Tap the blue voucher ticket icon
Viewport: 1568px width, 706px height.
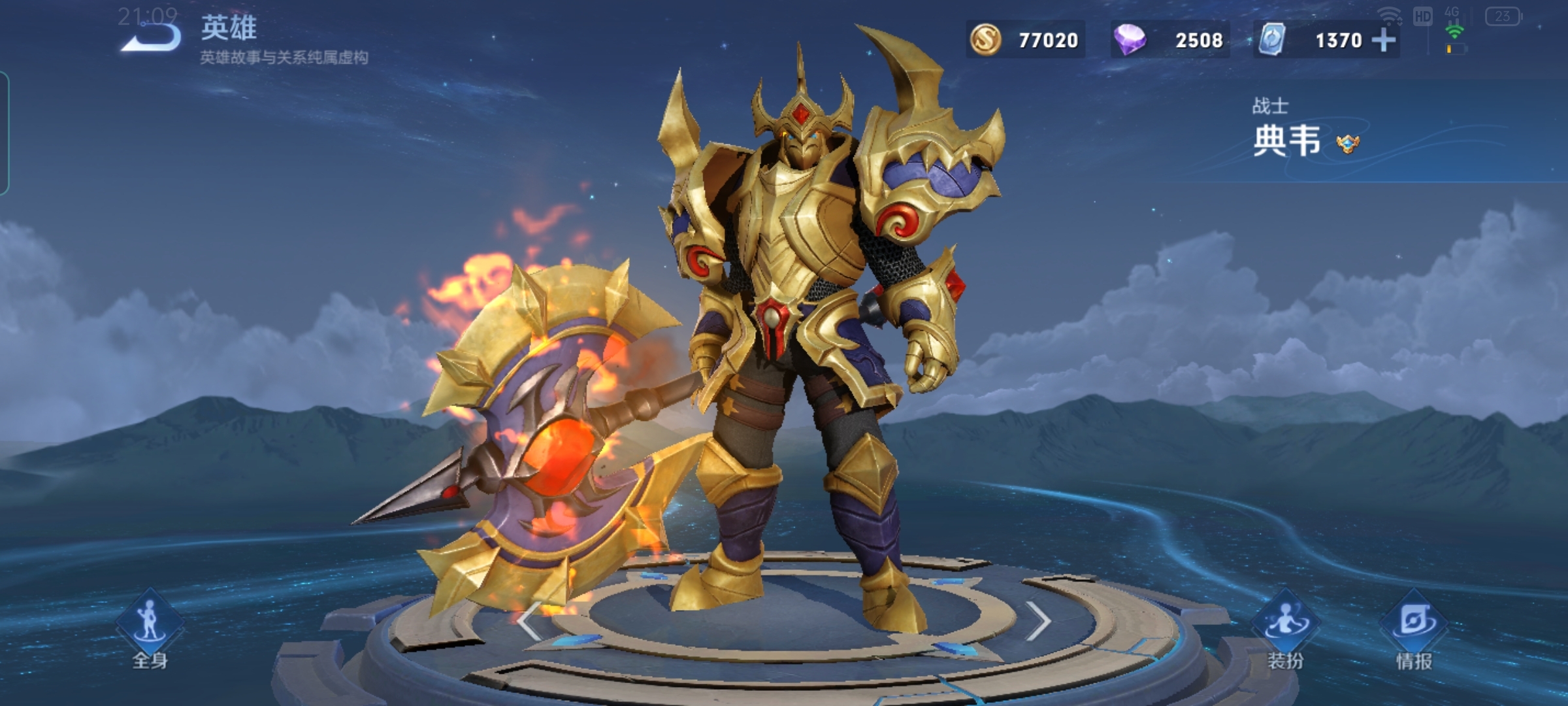tap(1272, 40)
